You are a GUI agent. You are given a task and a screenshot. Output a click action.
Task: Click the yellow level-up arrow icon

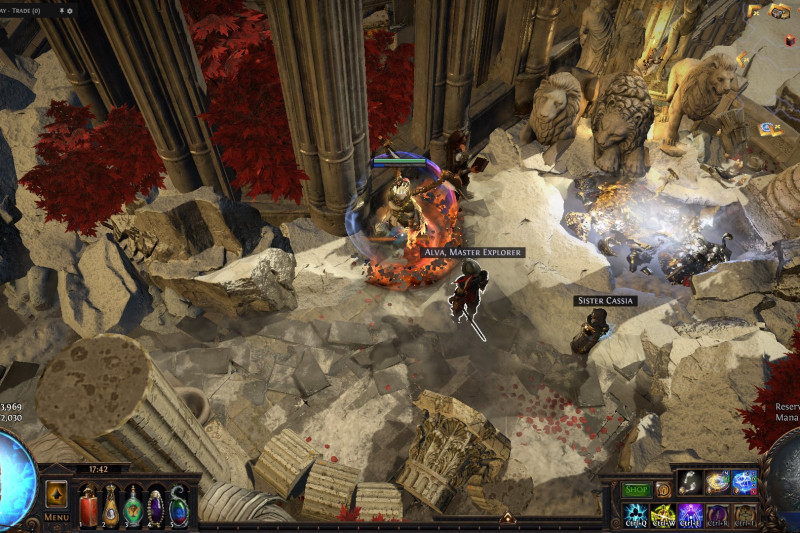(56, 494)
